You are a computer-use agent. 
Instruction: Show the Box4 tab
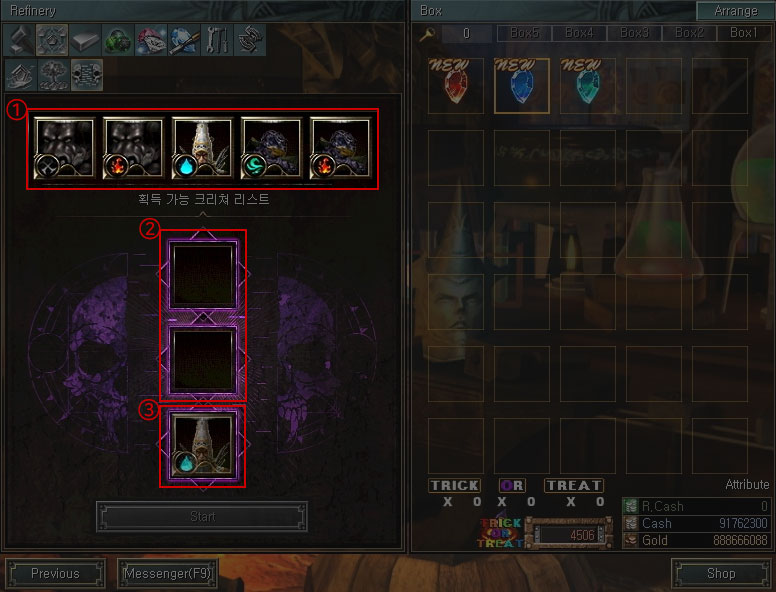[578, 33]
